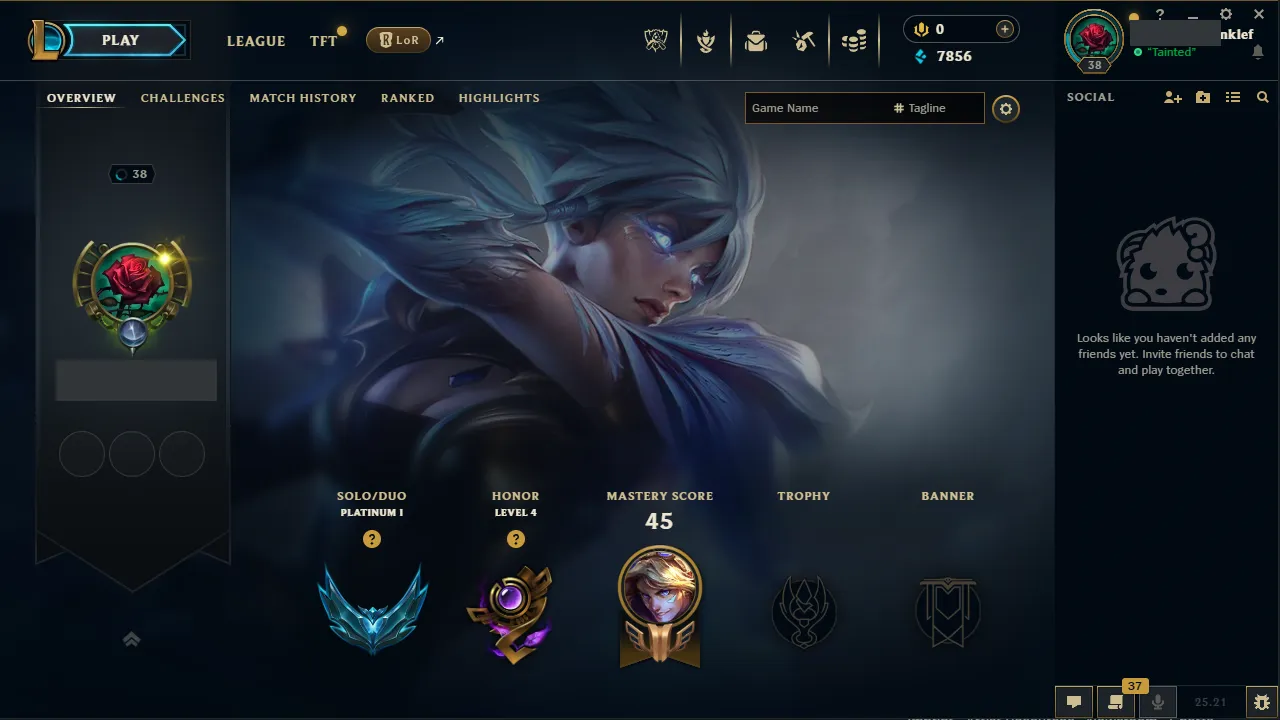Open the Challenges tab
Image resolution: width=1280 pixels, height=720 pixels.
tap(183, 97)
